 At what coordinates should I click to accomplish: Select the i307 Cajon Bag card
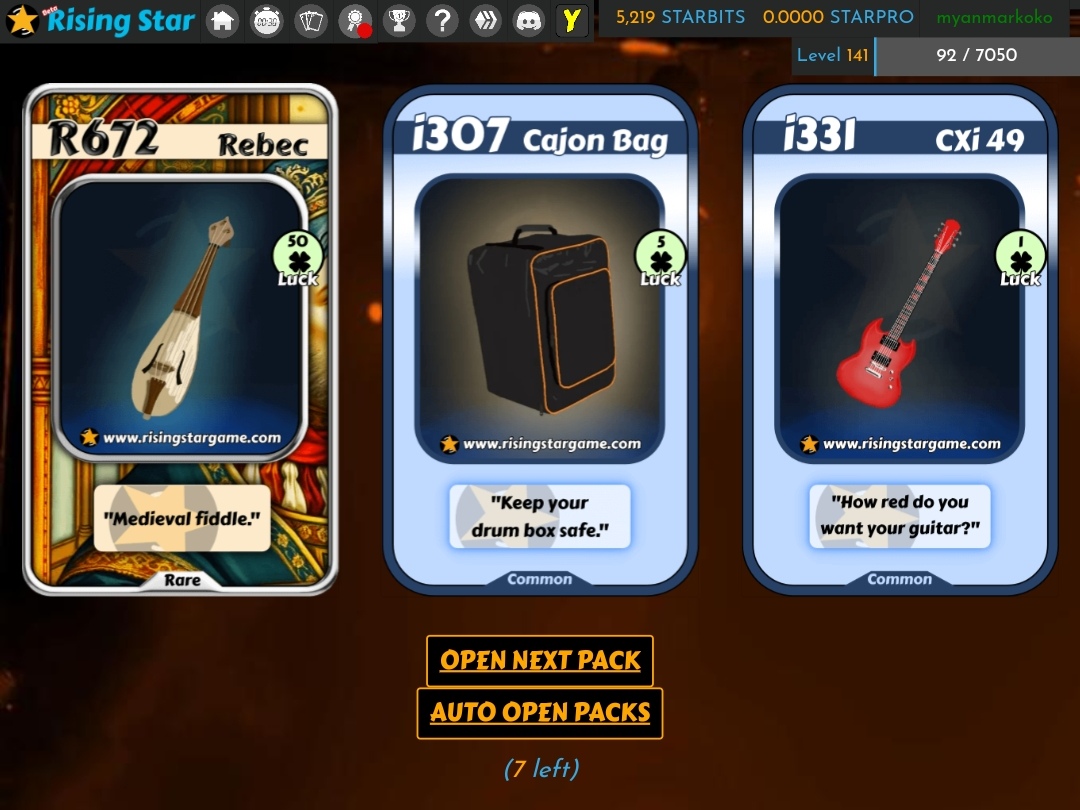pyautogui.click(x=540, y=340)
